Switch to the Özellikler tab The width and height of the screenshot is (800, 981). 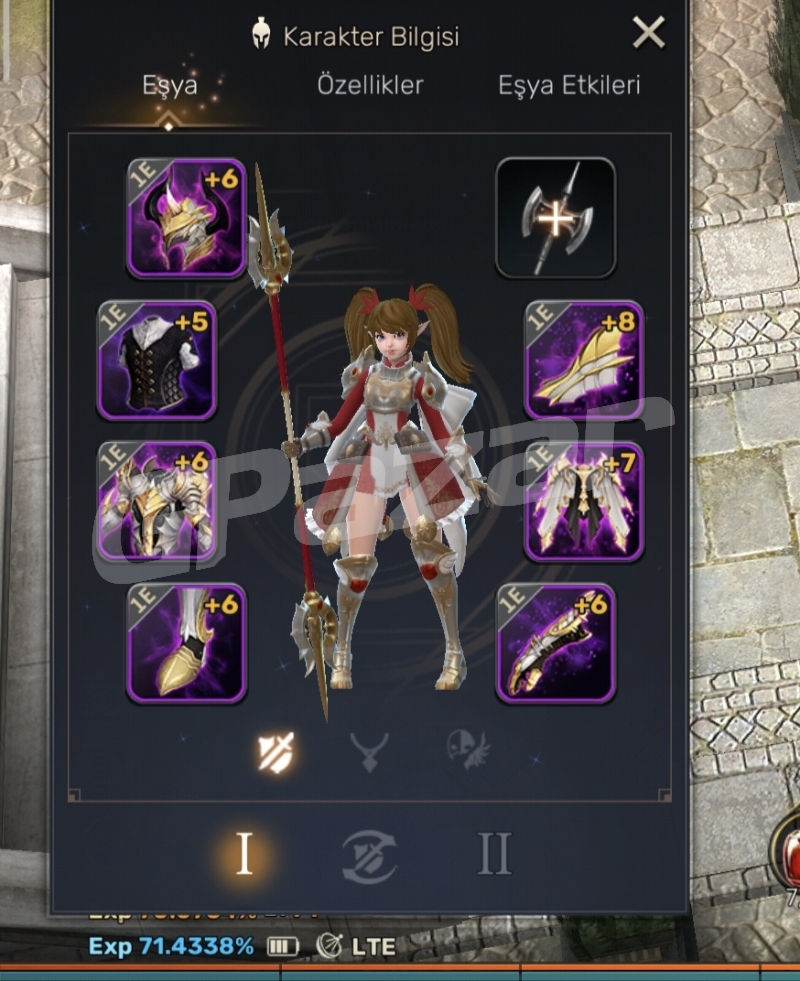tap(370, 85)
